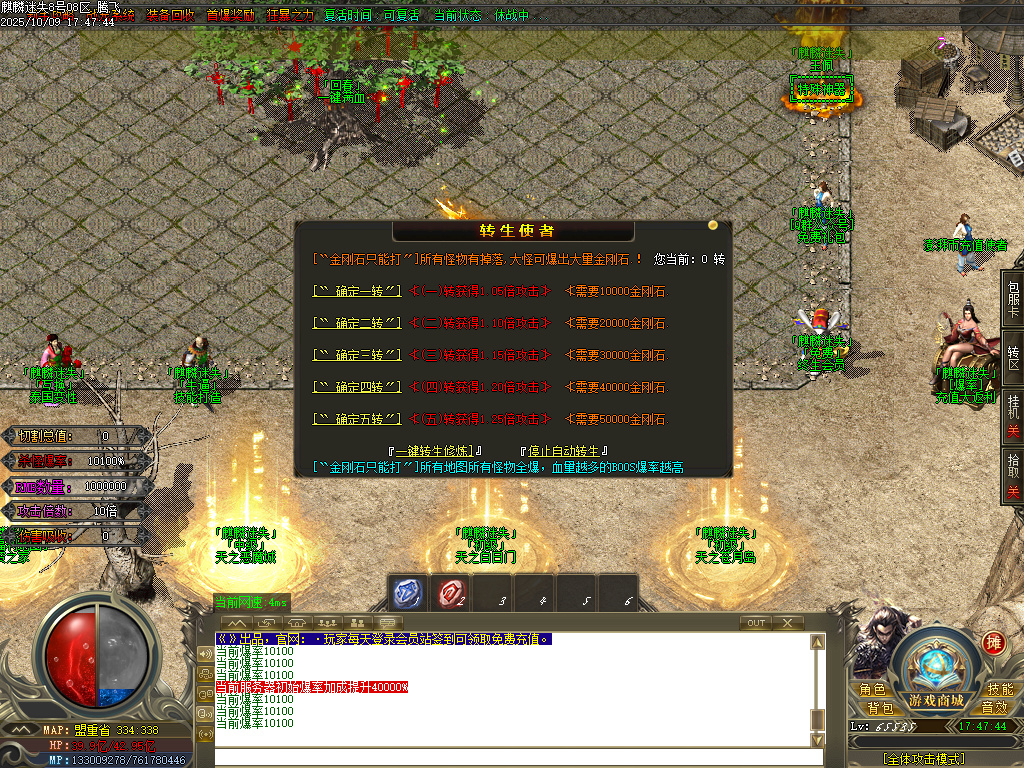
Task: Confirm the fifth rebirth (确定五转)
Action: point(357,420)
